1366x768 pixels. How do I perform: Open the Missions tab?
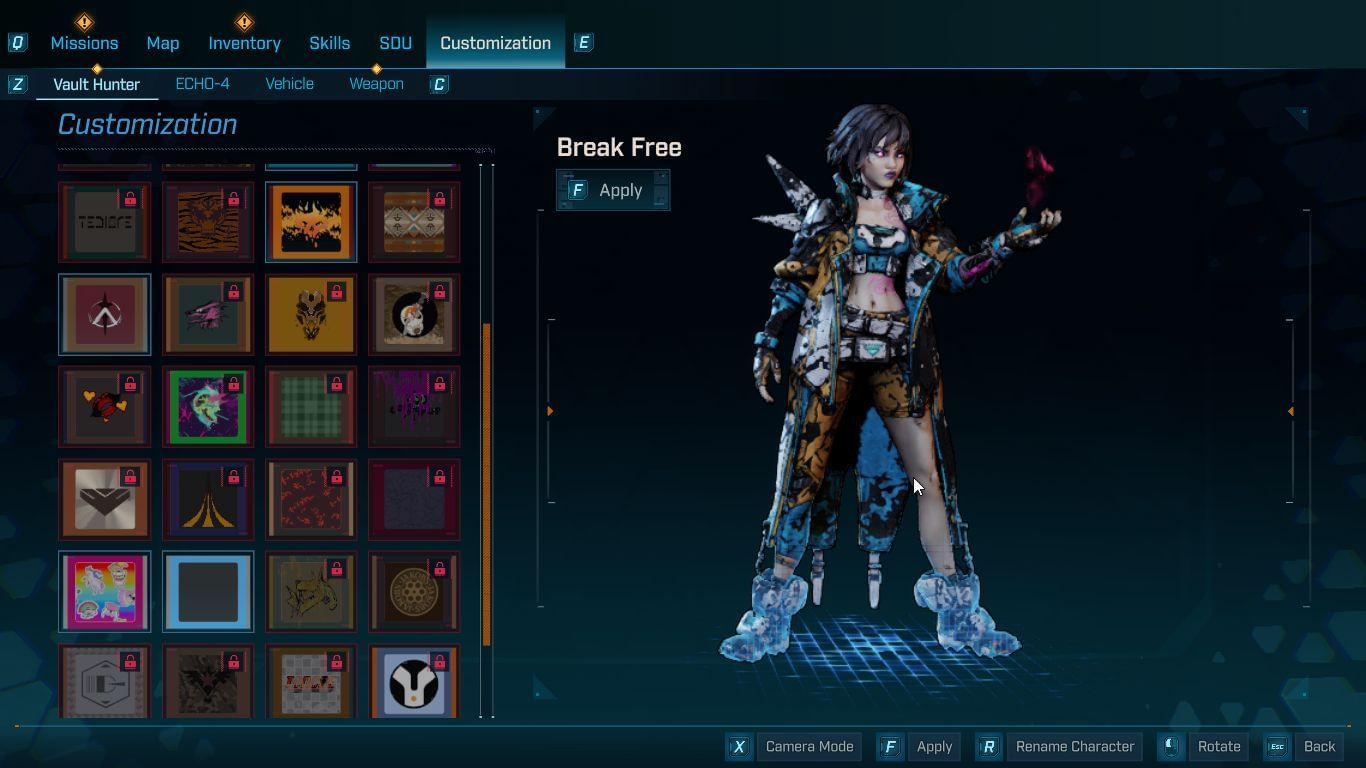coord(84,43)
